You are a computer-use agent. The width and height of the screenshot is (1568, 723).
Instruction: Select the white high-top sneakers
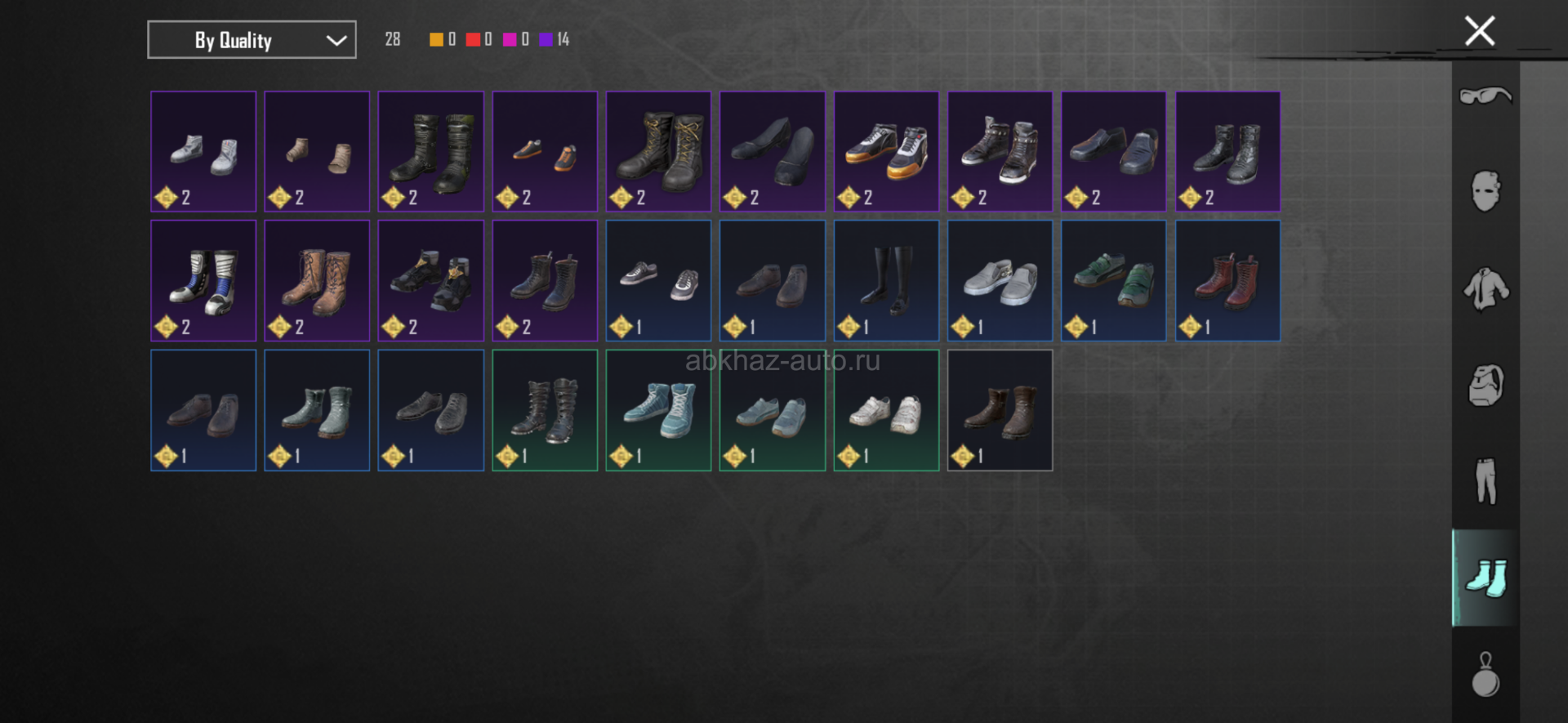203,152
